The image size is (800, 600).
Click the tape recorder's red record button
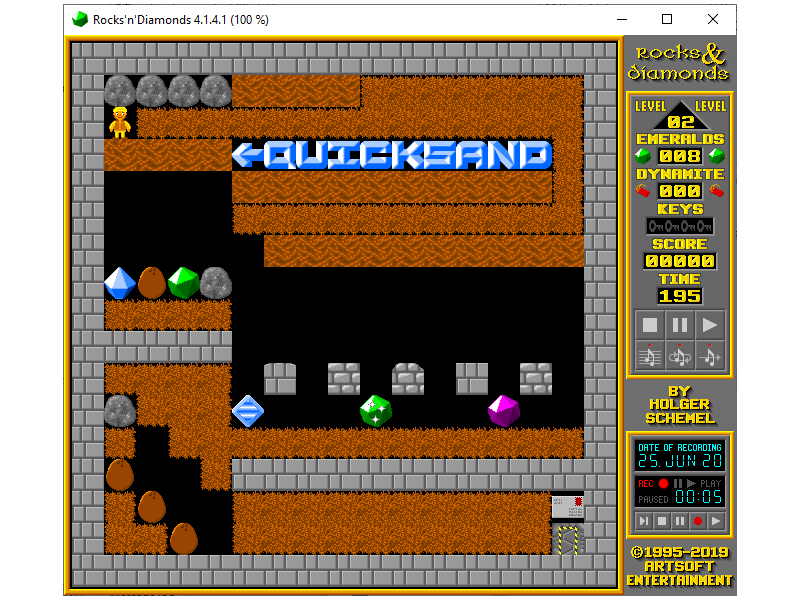click(x=698, y=521)
